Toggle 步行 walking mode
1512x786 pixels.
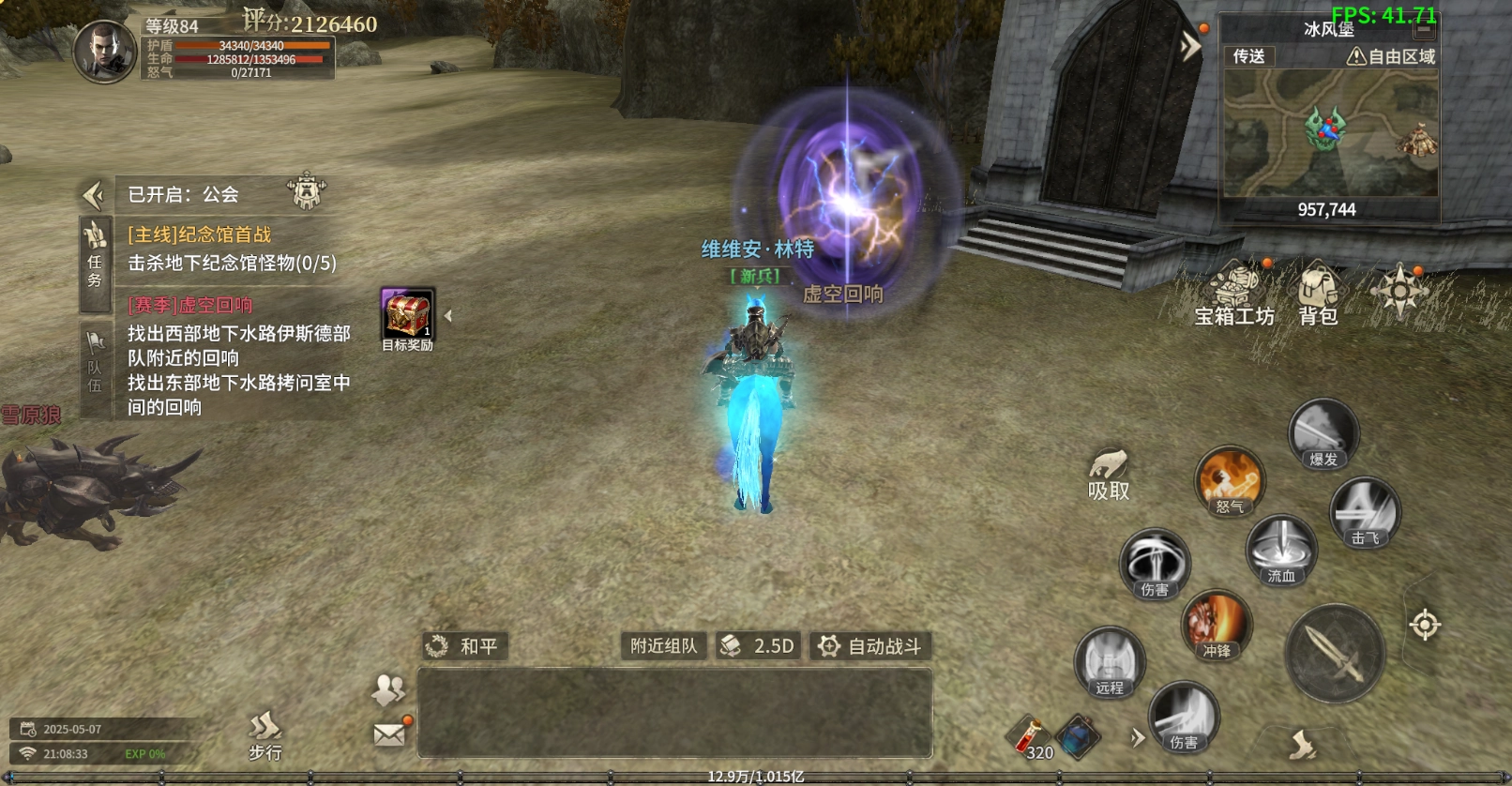pos(265,735)
